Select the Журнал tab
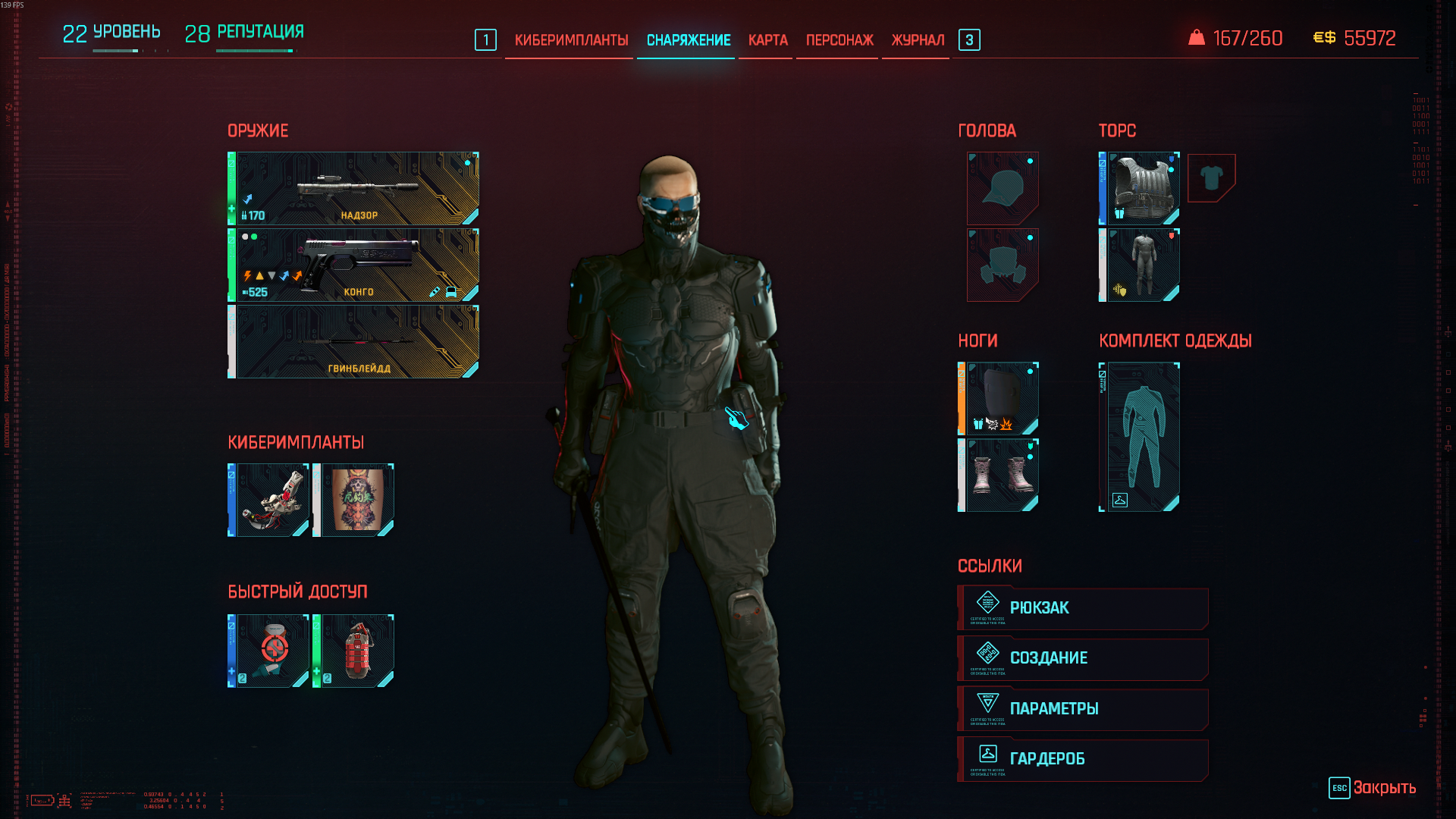Viewport: 1456px width, 819px height. 918,40
